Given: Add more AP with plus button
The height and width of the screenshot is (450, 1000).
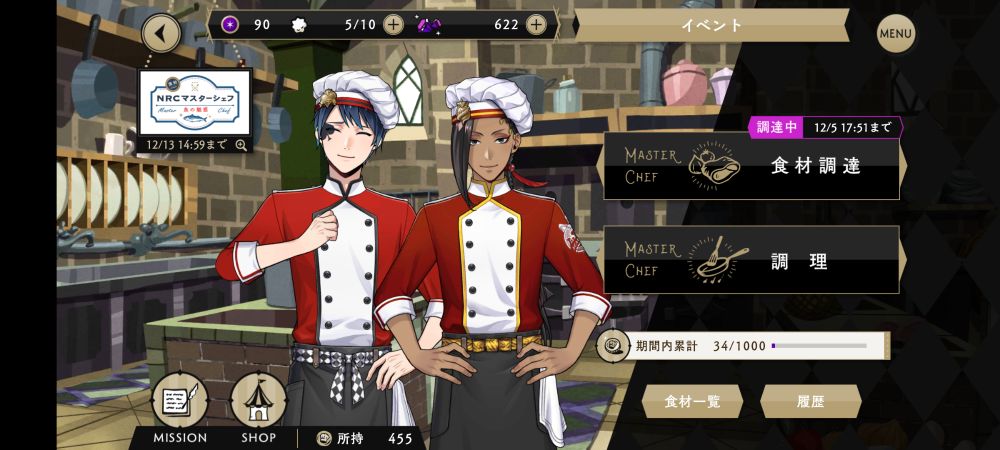Looking at the screenshot, I should [x=394, y=25].
